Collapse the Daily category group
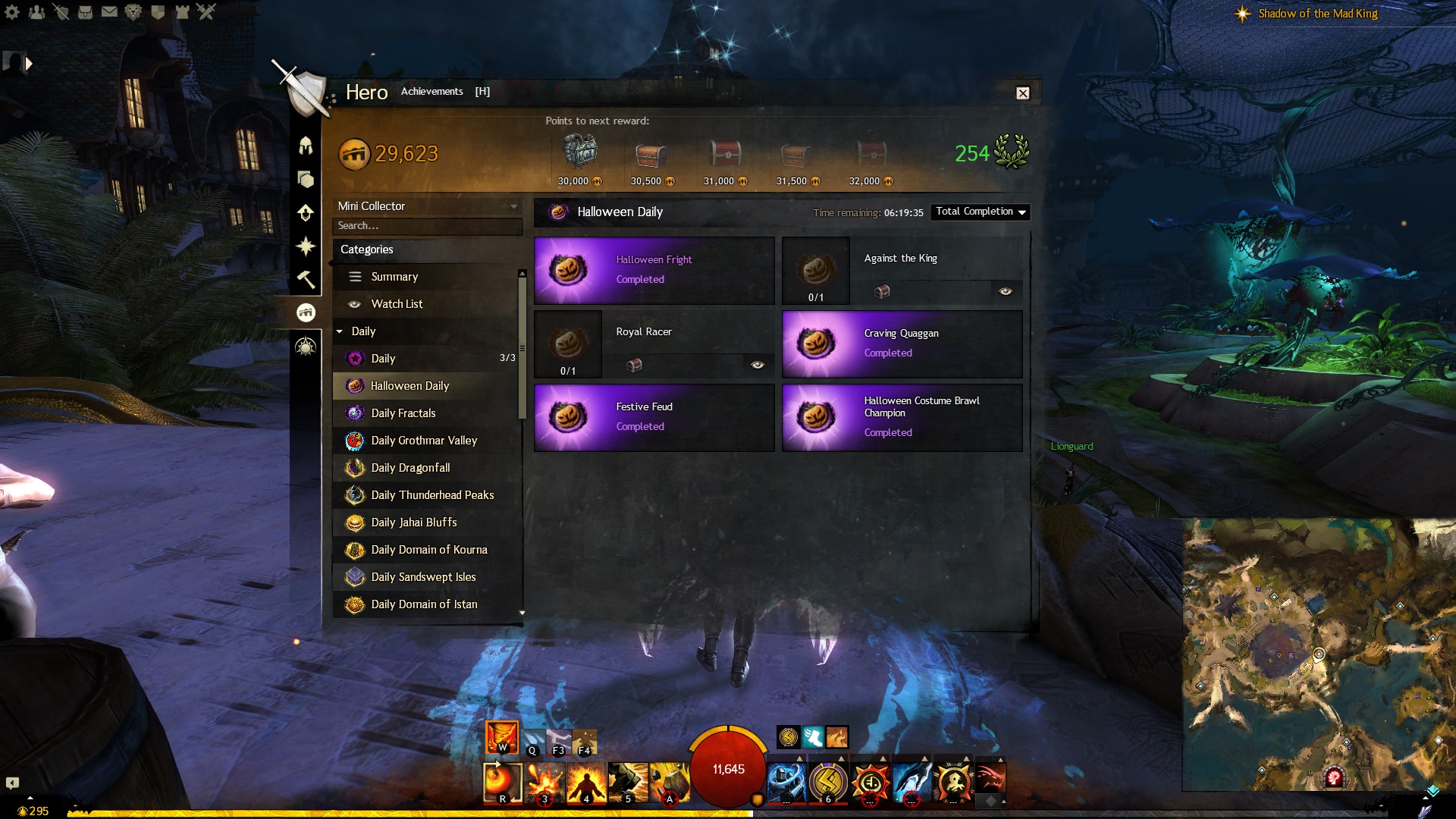Image resolution: width=1456 pixels, height=819 pixels. (x=340, y=331)
